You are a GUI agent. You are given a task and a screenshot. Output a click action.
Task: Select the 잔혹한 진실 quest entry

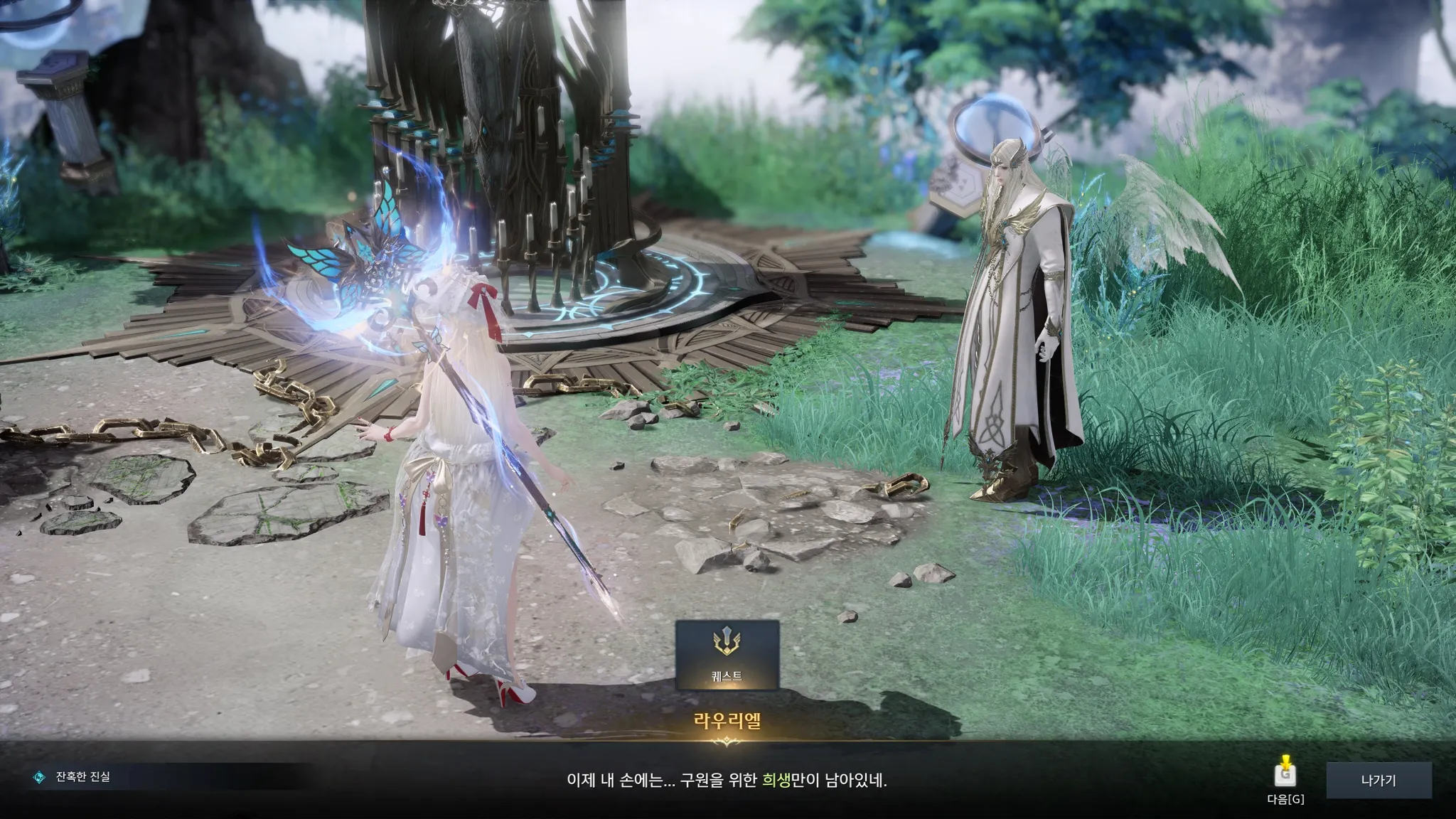tap(82, 777)
